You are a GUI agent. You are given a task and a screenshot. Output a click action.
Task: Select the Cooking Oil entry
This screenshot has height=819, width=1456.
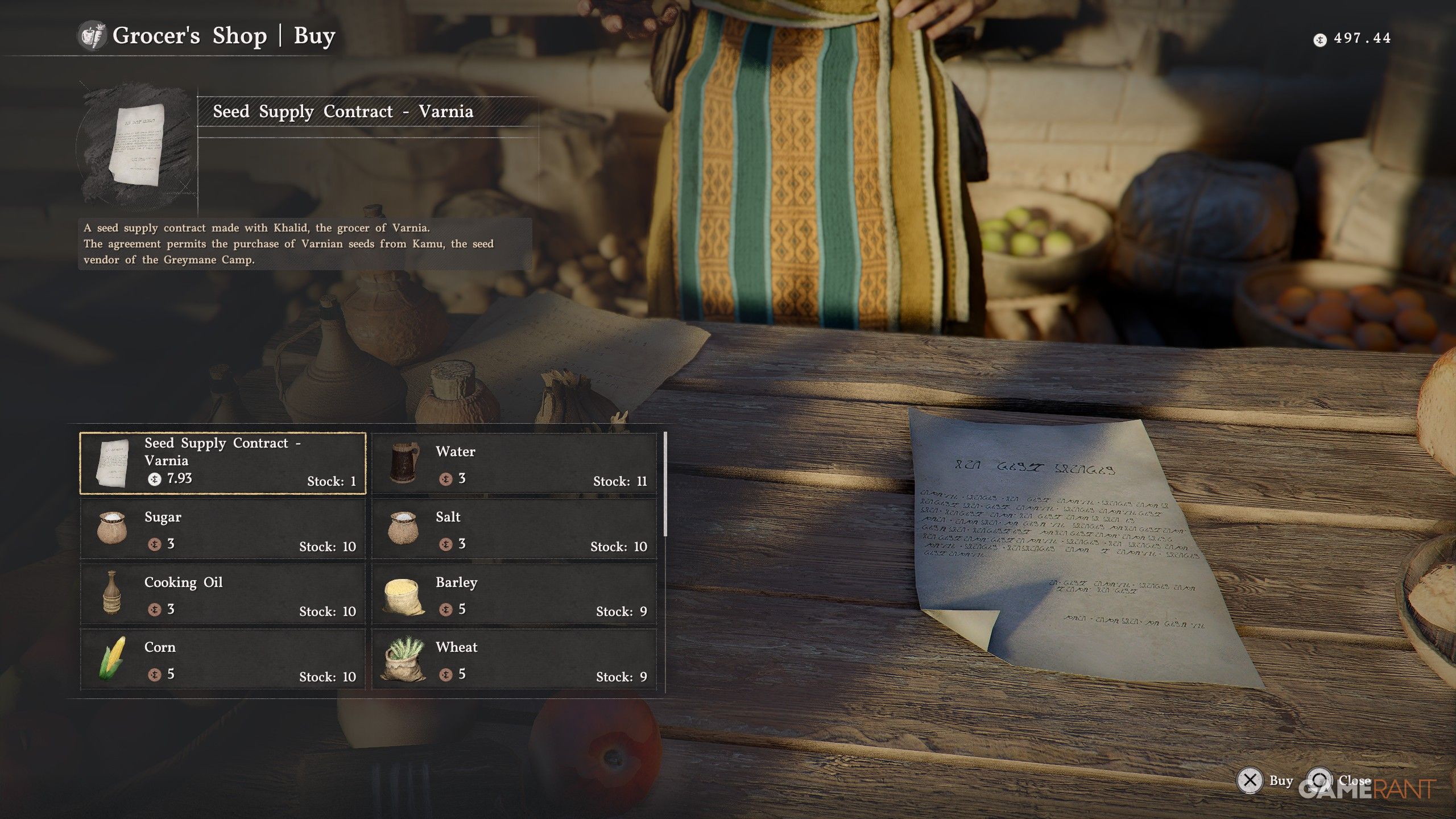222,594
